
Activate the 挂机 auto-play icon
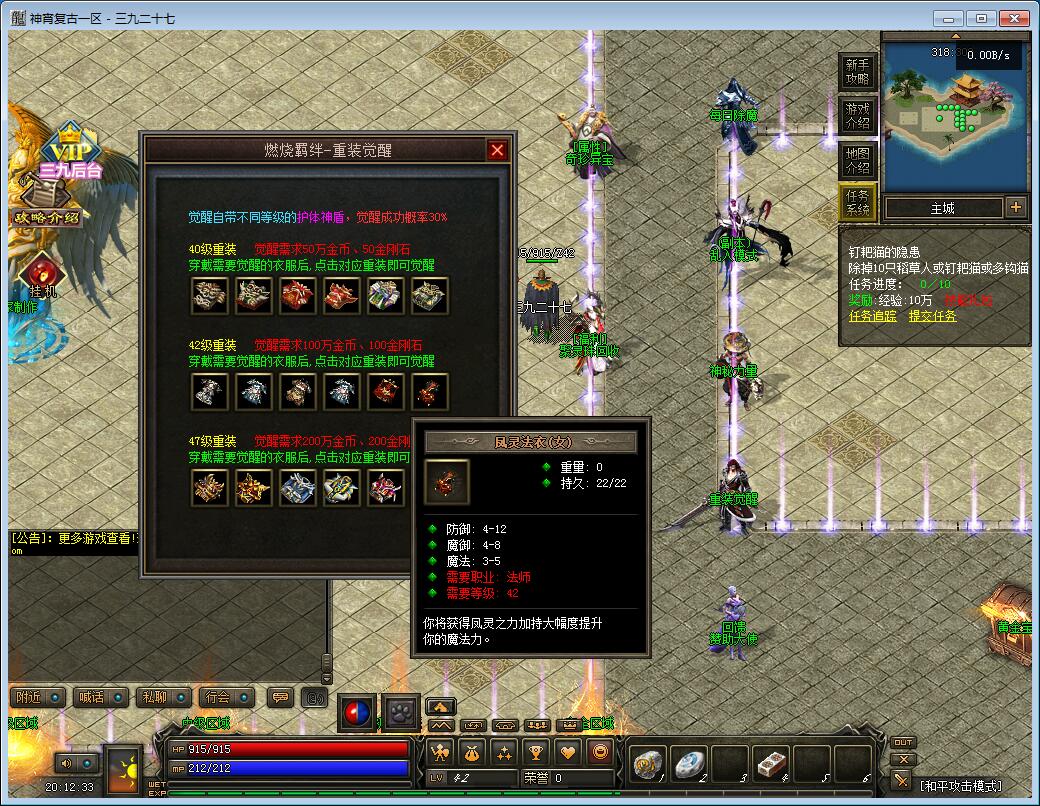tap(42, 275)
